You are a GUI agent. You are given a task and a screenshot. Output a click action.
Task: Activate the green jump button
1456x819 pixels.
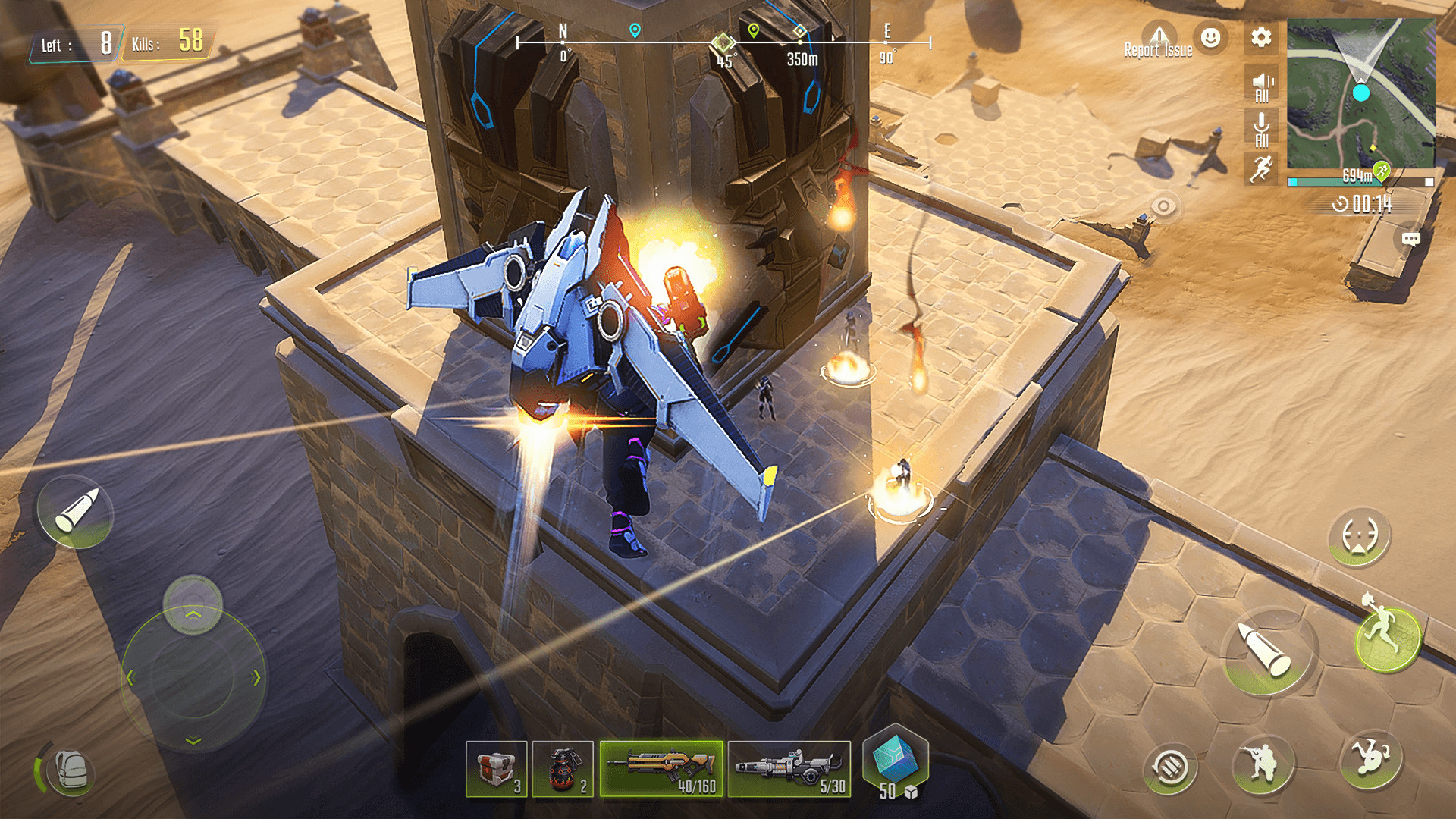(1387, 638)
